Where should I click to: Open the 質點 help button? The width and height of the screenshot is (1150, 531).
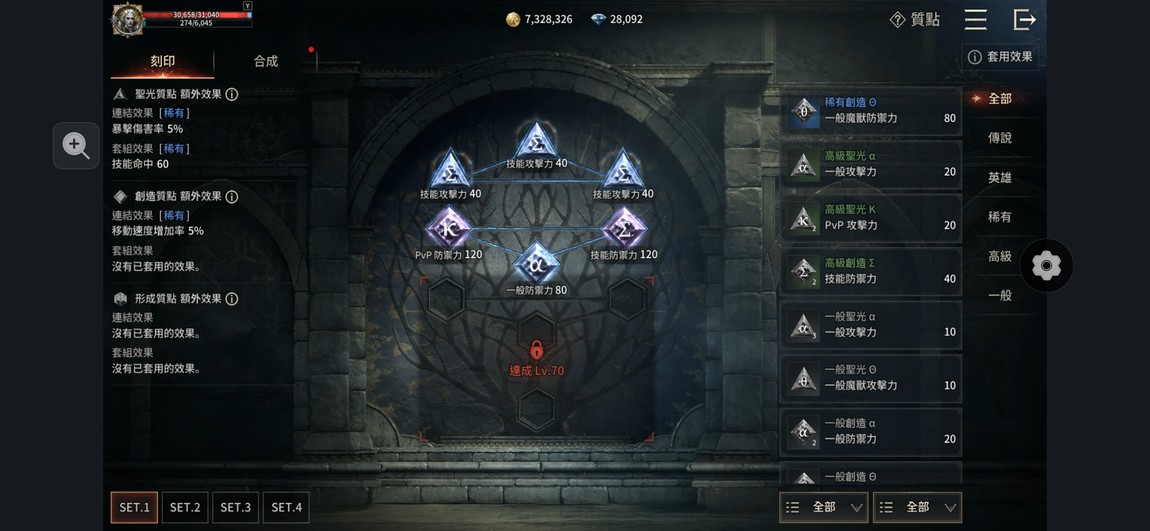pos(914,20)
